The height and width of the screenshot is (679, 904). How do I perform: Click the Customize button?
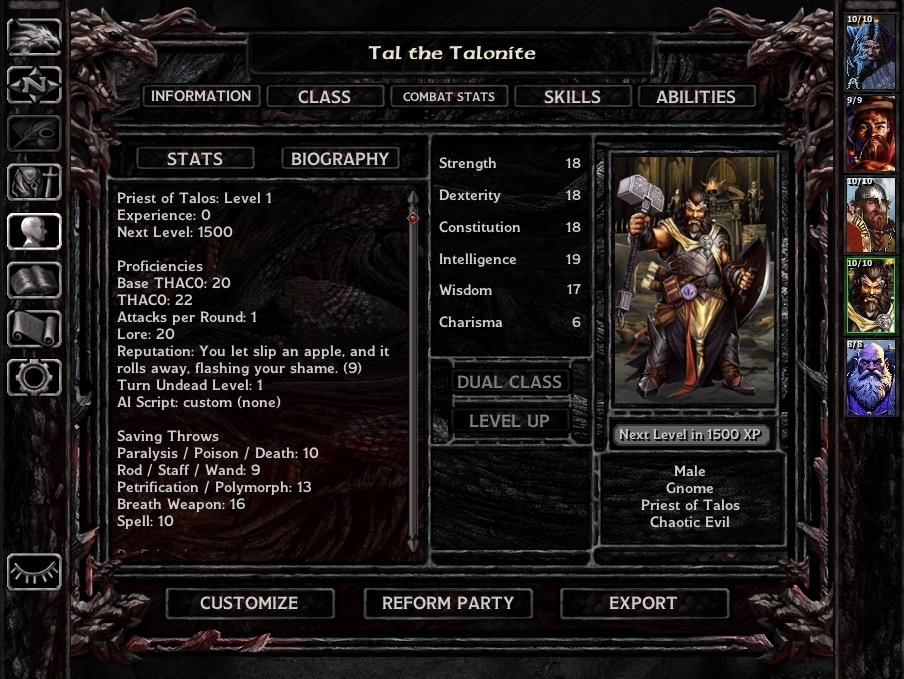click(x=249, y=603)
